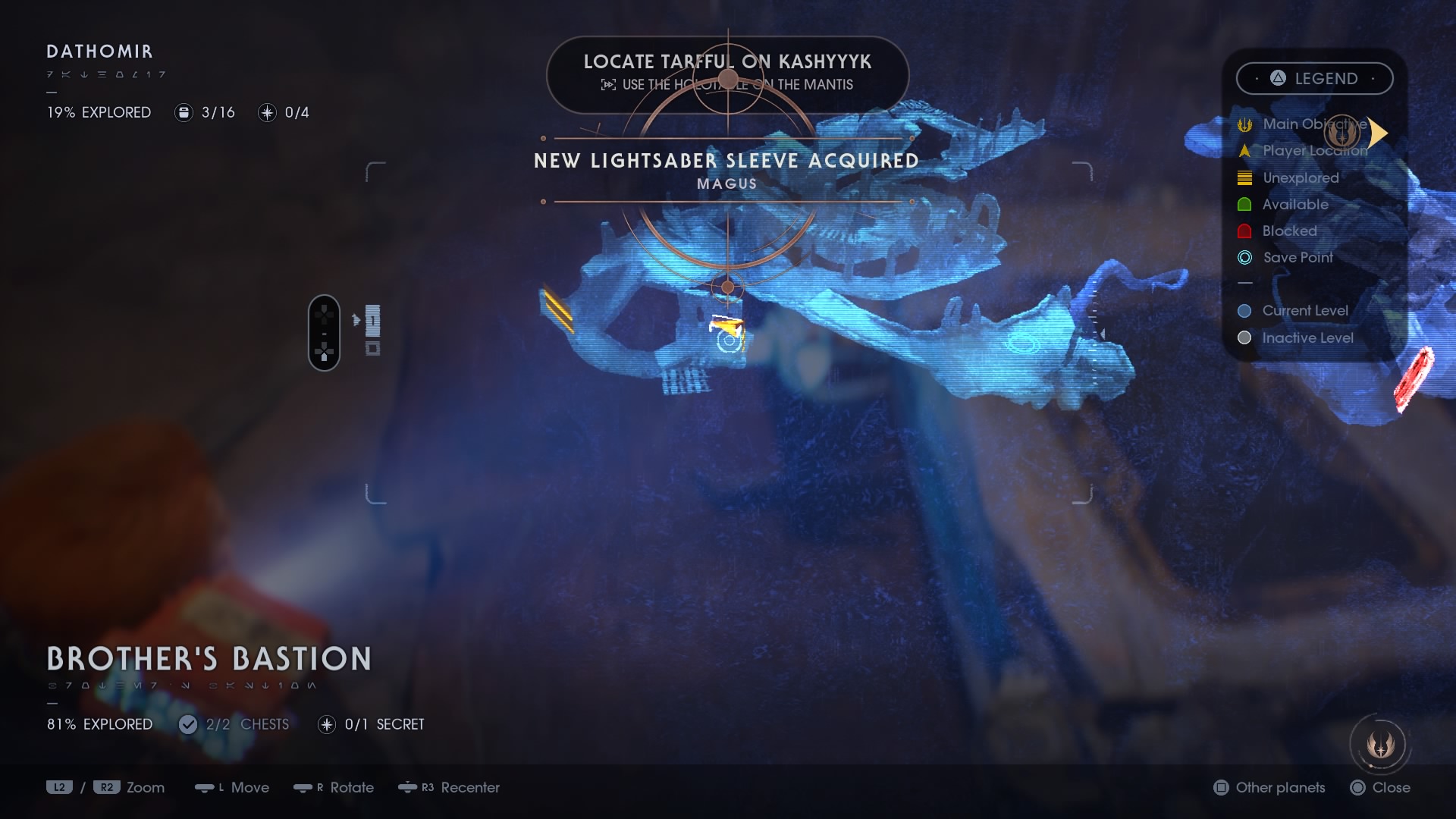Click the R2 Zoom control indicator
The width and height of the screenshot is (1456, 819).
click(x=106, y=788)
